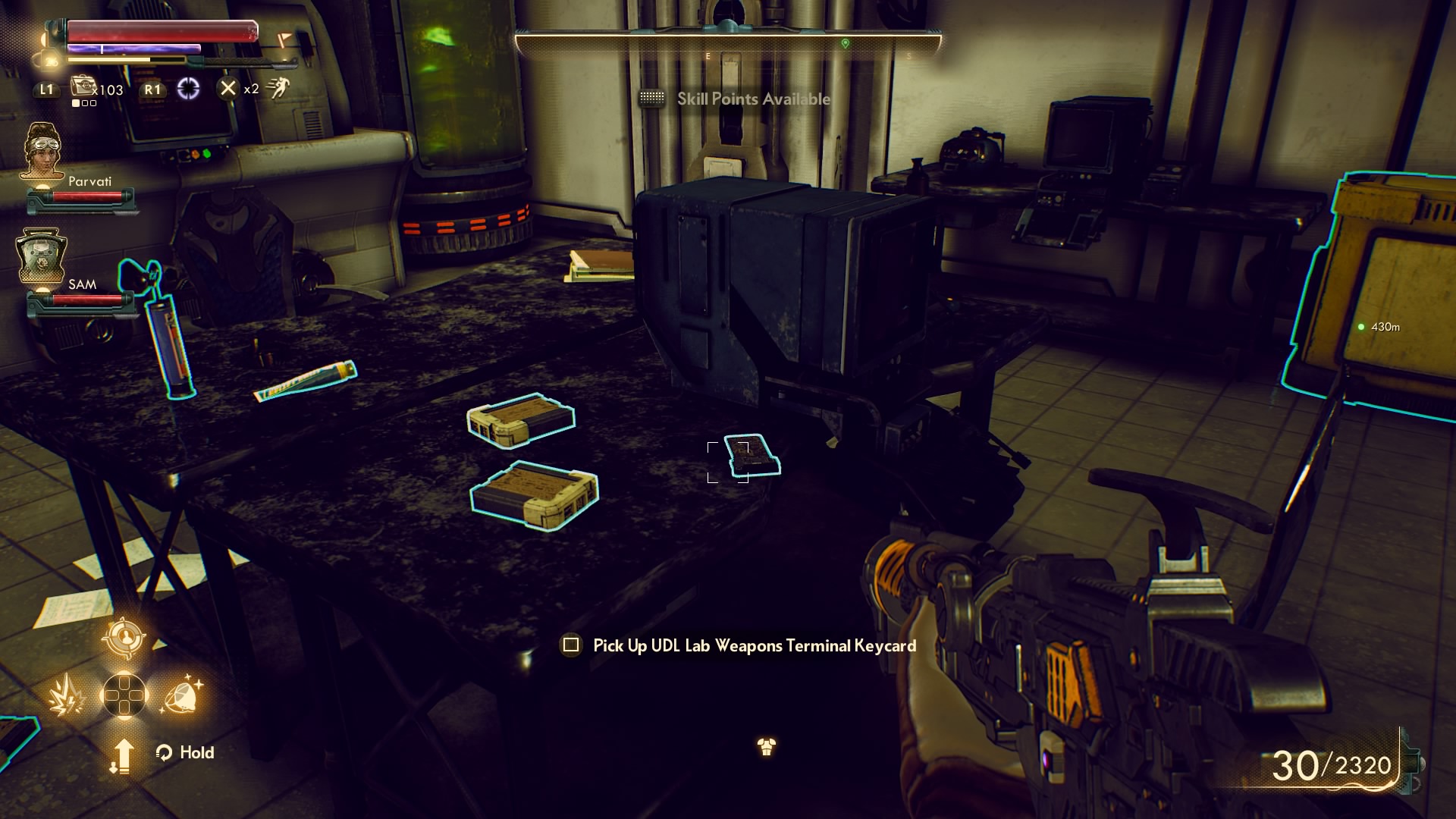The image size is (1456, 819).
Task: Click the skill points grid icon
Action: (x=652, y=99)
